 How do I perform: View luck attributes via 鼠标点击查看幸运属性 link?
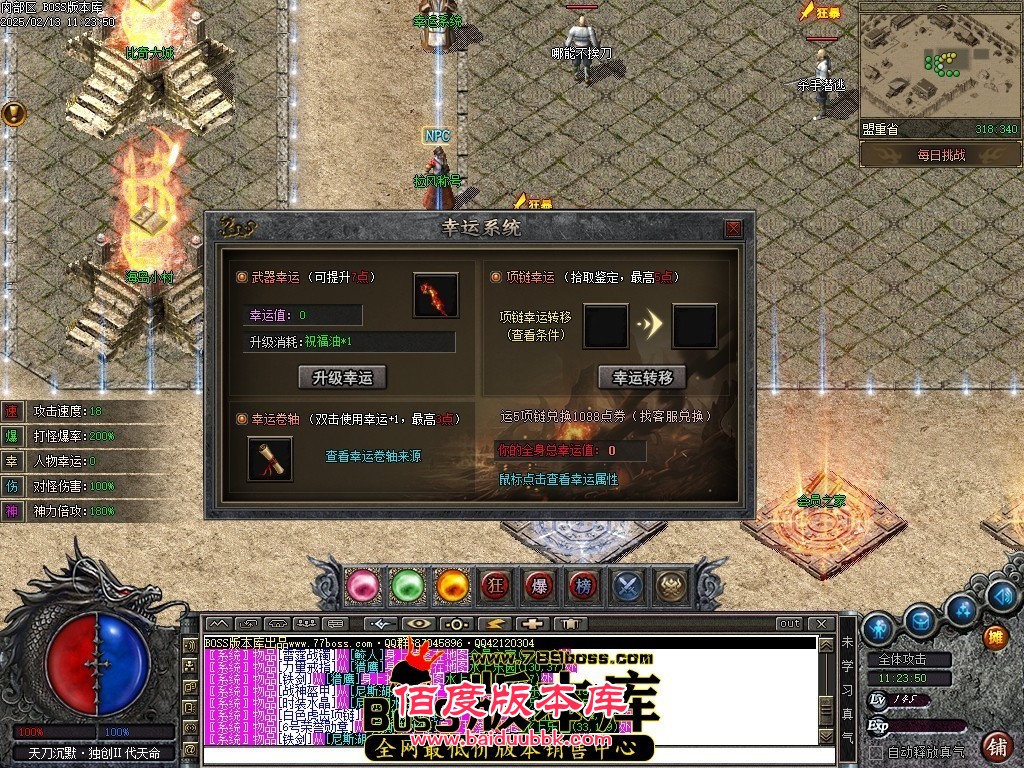(x=559, y=479)
